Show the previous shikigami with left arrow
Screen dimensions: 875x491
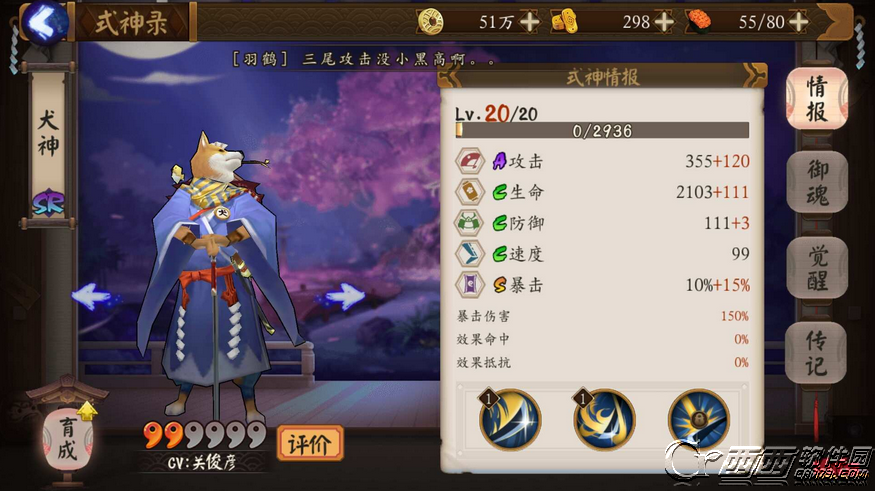97,296
